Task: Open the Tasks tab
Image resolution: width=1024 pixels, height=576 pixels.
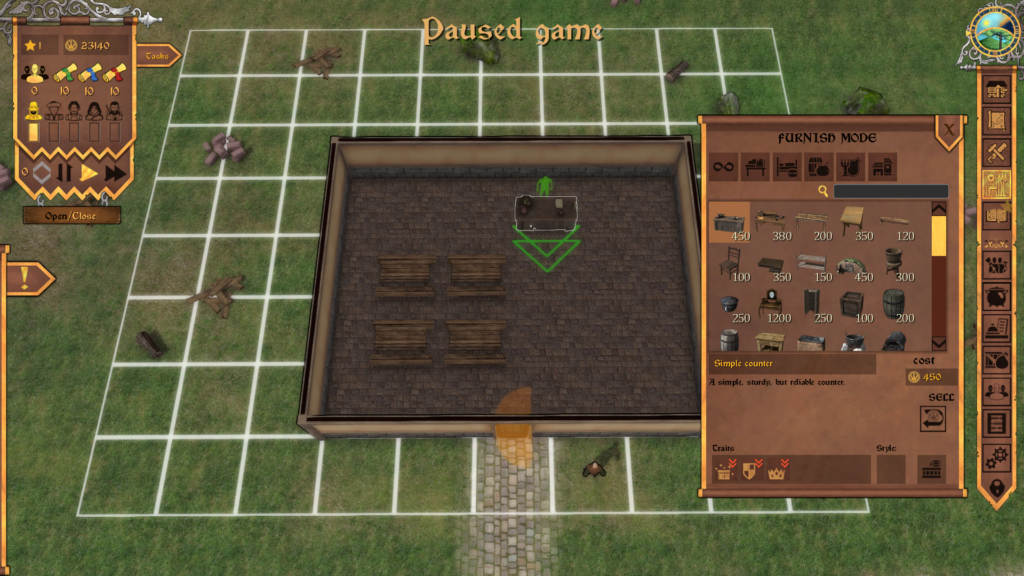Action: coord(158,56)
